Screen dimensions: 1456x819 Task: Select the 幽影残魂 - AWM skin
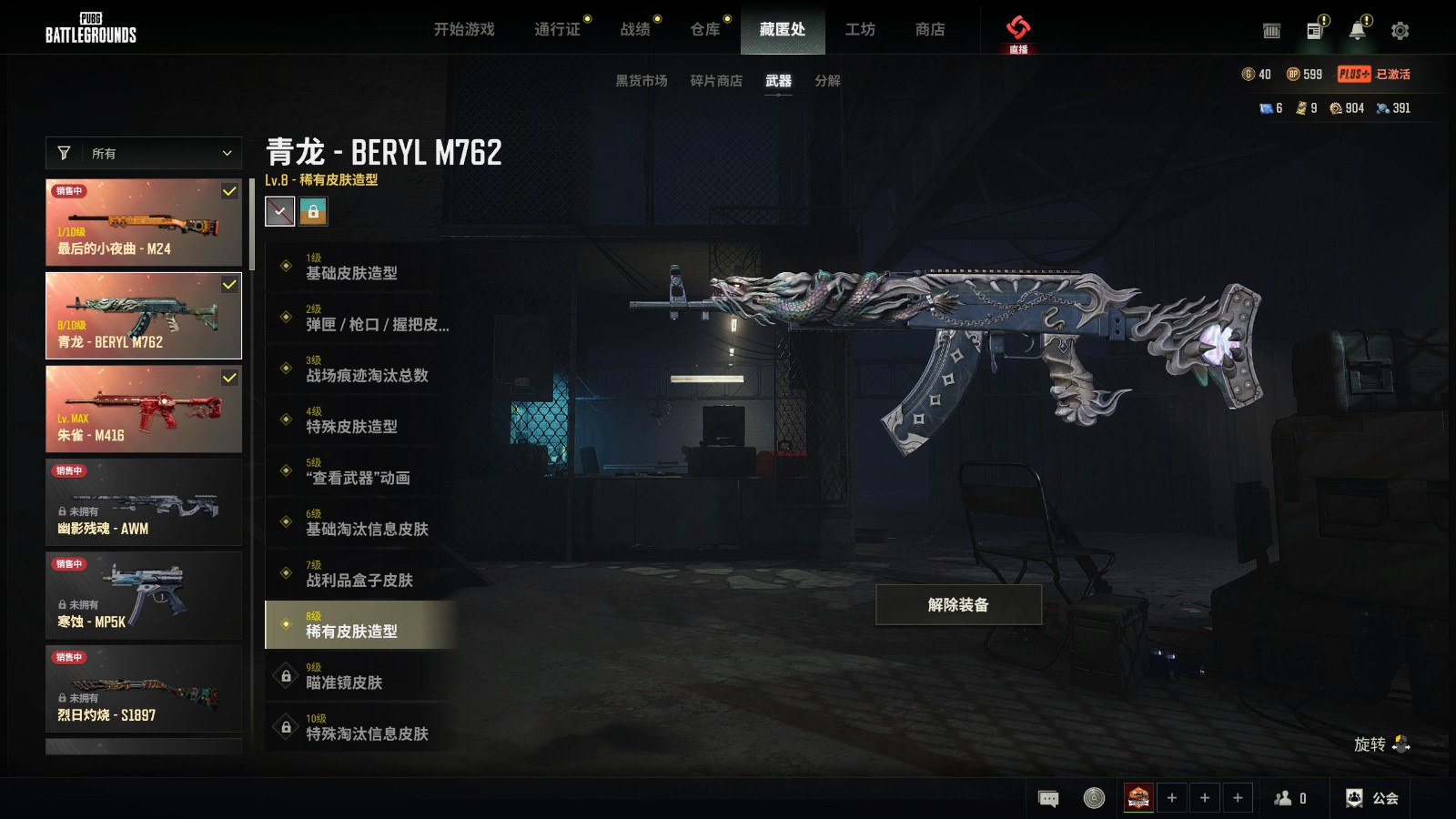click(144, 502)
